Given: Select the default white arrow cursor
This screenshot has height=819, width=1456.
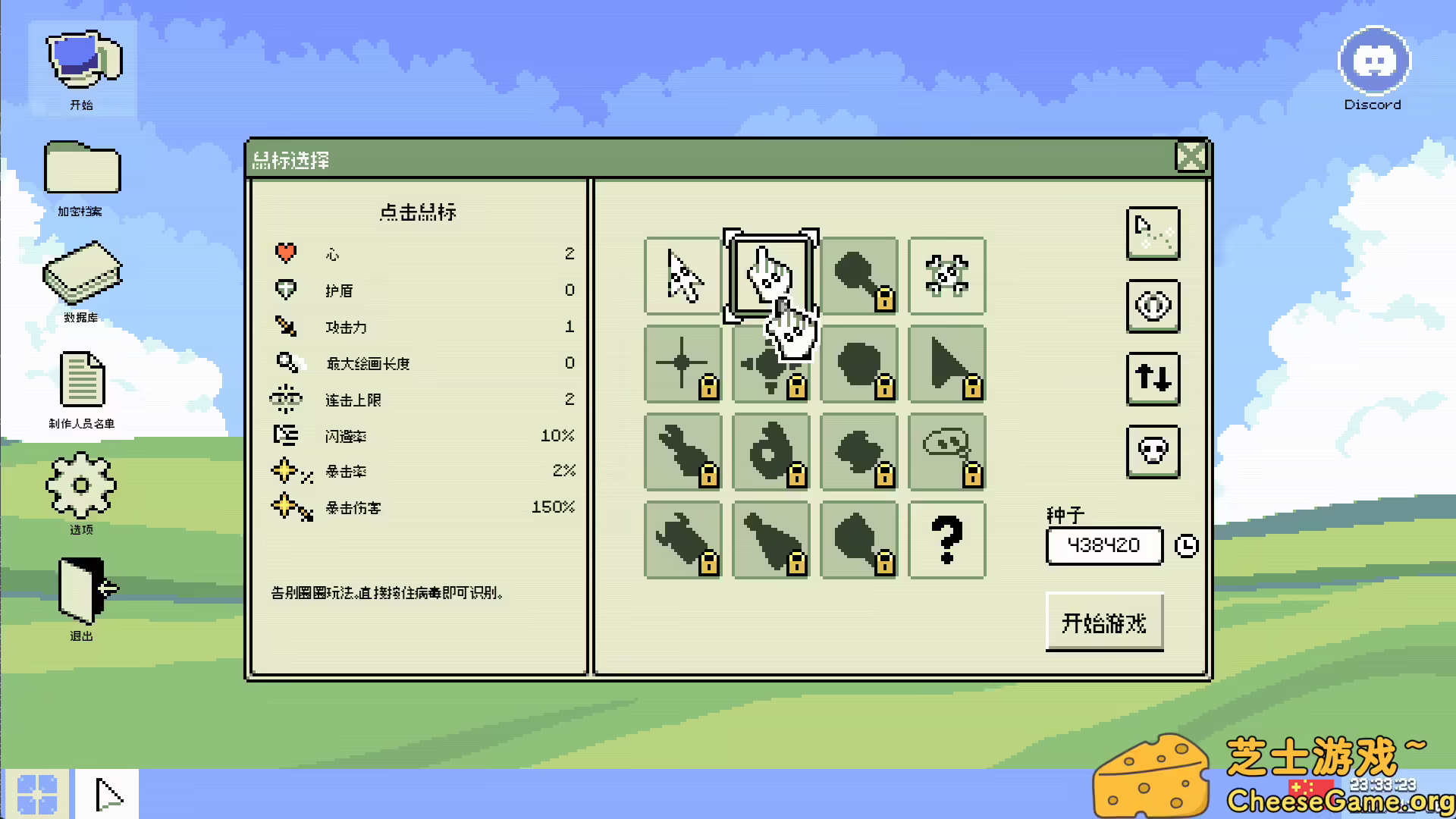Looking at the screenshot, I should pos(681,276).
